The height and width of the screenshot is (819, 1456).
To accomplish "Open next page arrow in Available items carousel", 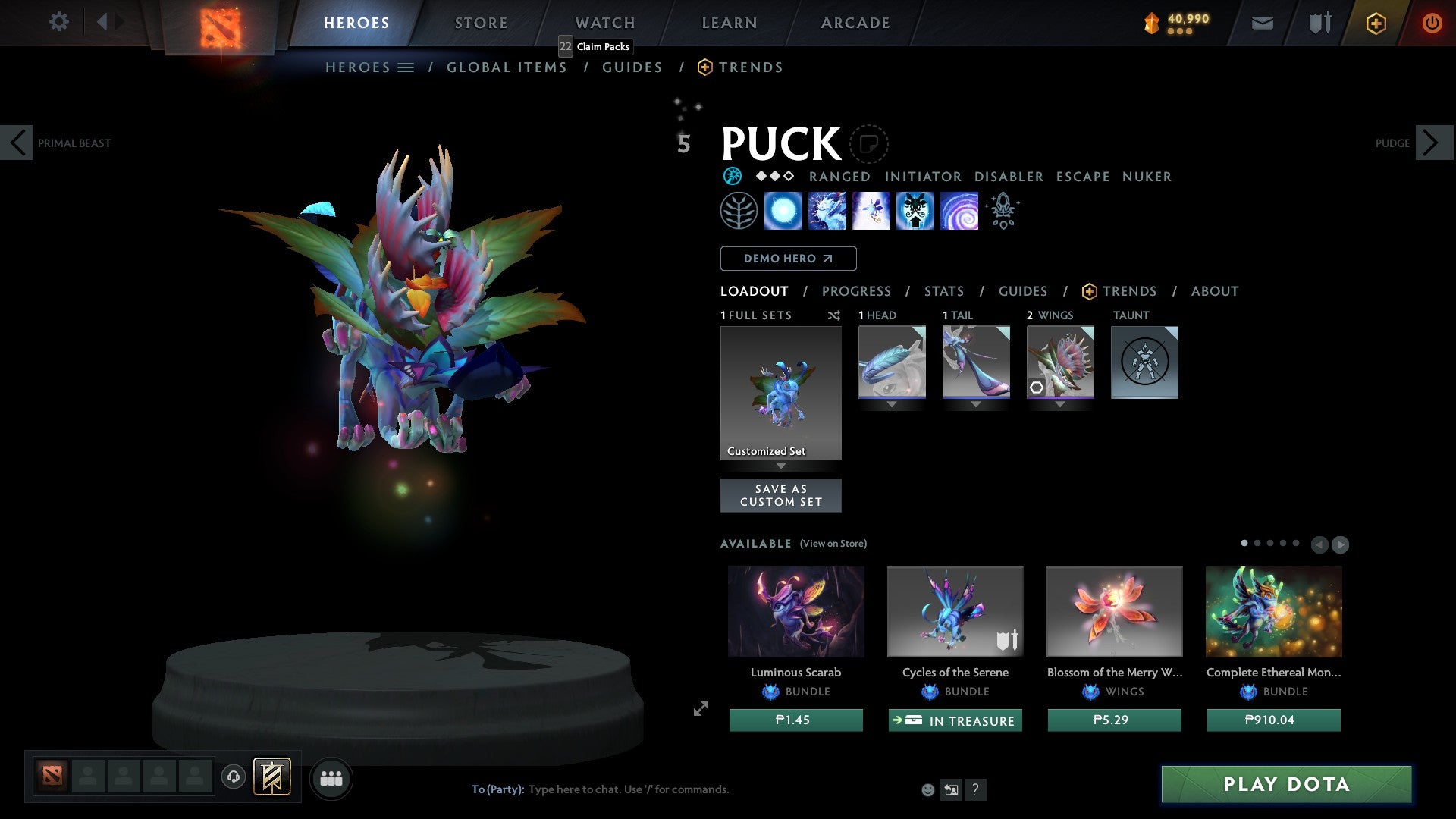I will click(x=1341, y=544).
